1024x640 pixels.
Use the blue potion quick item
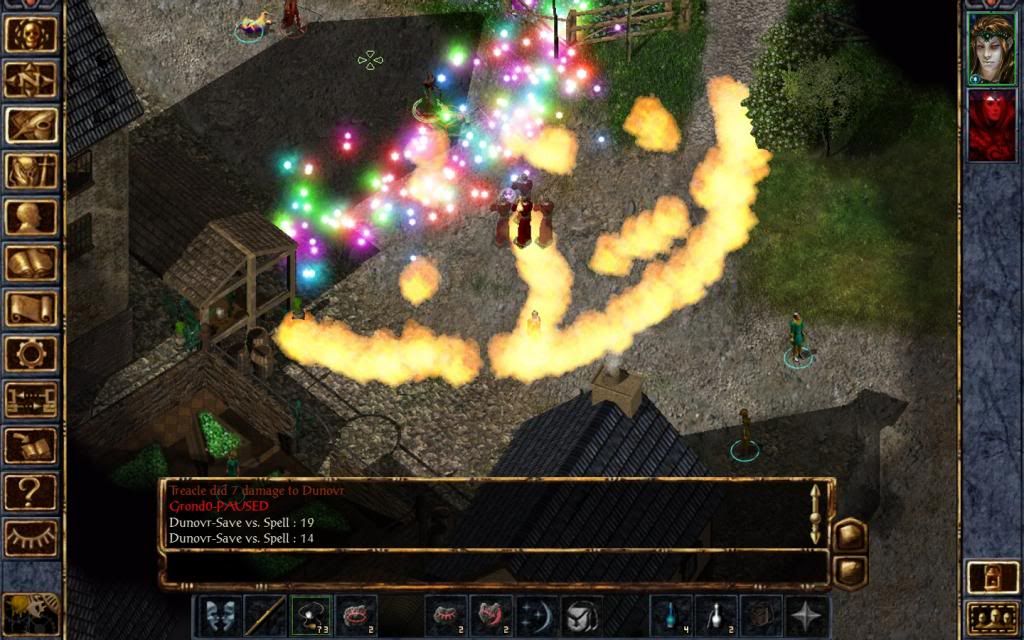click(x=670, y=615)
